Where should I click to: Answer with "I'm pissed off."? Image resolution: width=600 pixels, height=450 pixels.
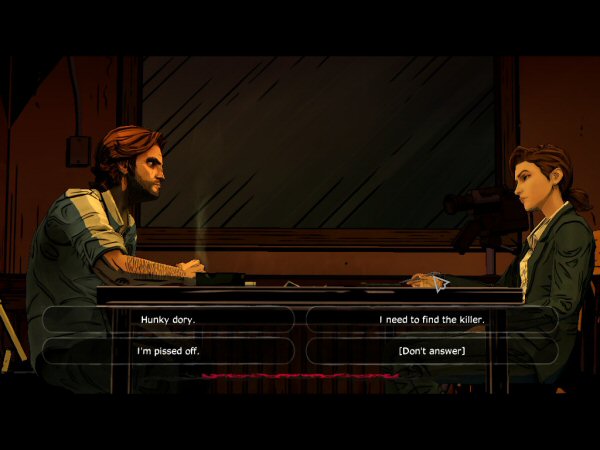point(168,351)
